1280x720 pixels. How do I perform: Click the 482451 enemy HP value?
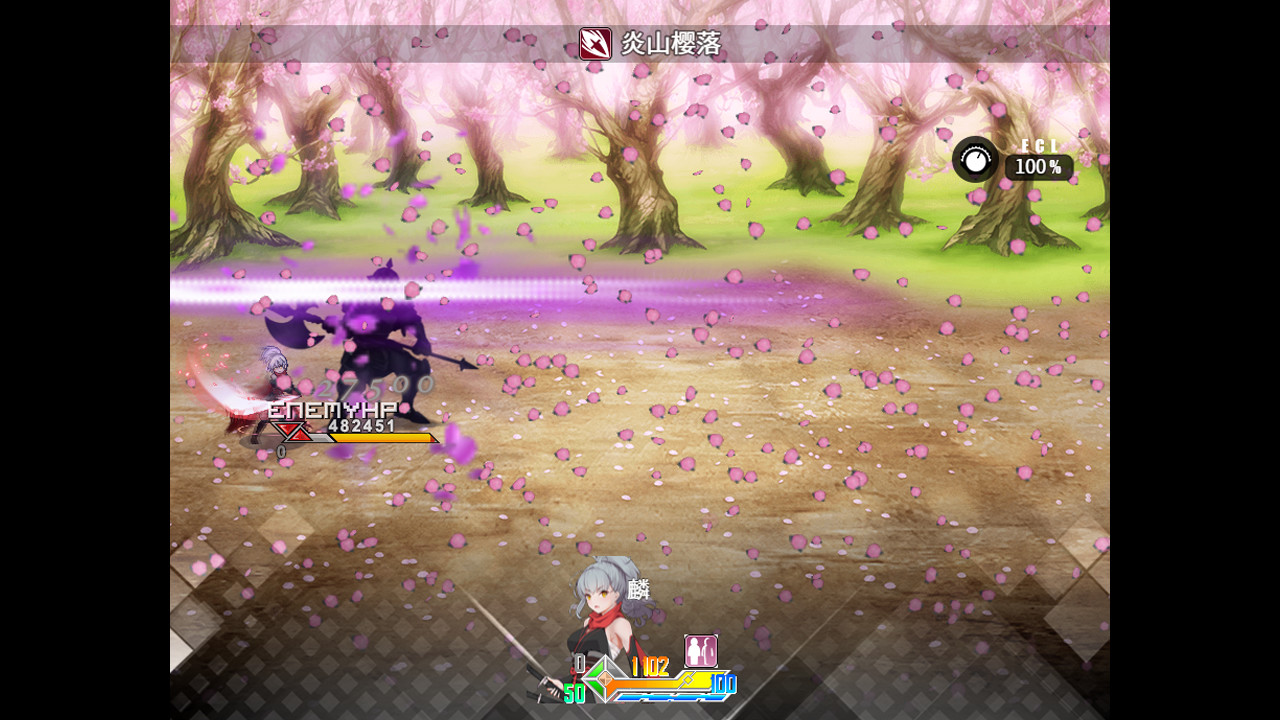tap(362, 426)
